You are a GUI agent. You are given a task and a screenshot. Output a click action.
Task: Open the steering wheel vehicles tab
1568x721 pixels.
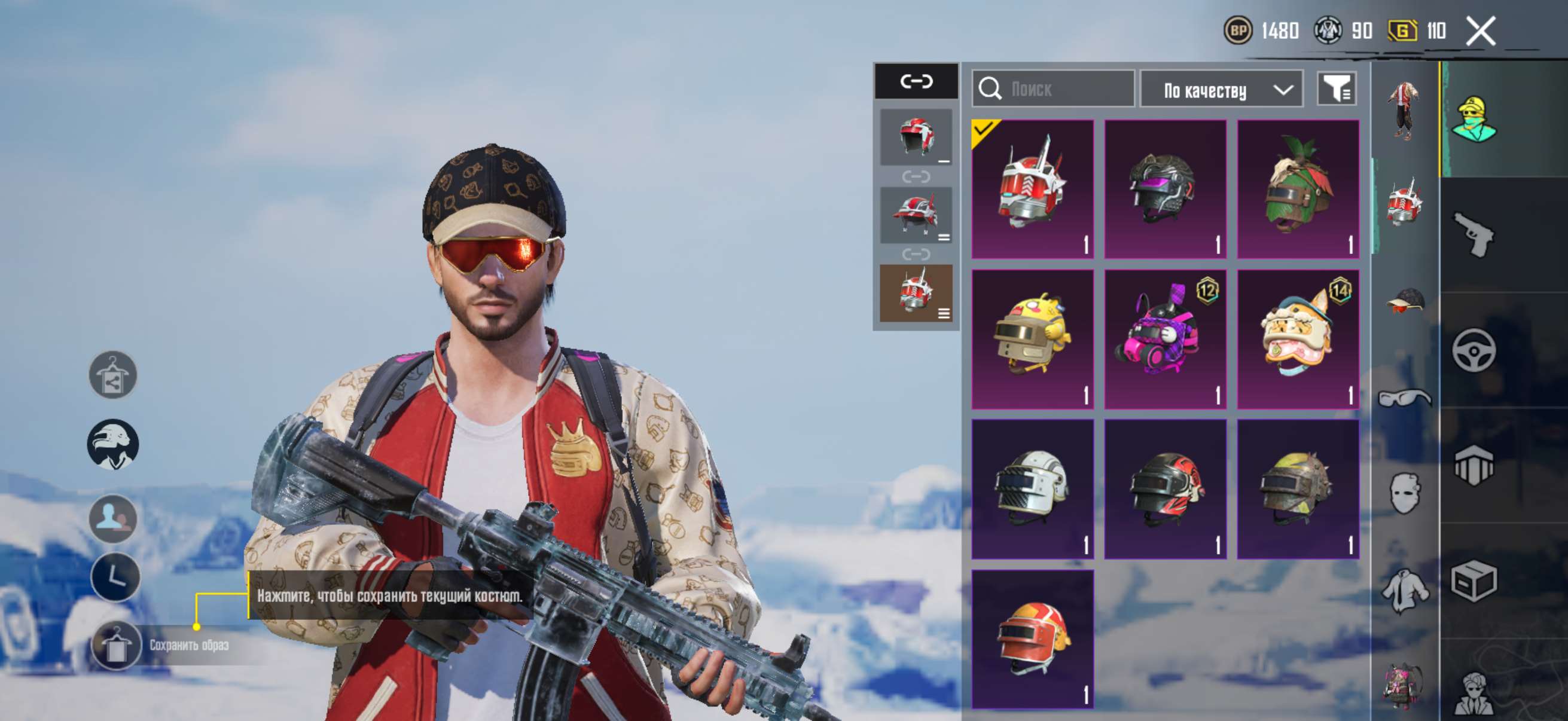point(1473,350)
